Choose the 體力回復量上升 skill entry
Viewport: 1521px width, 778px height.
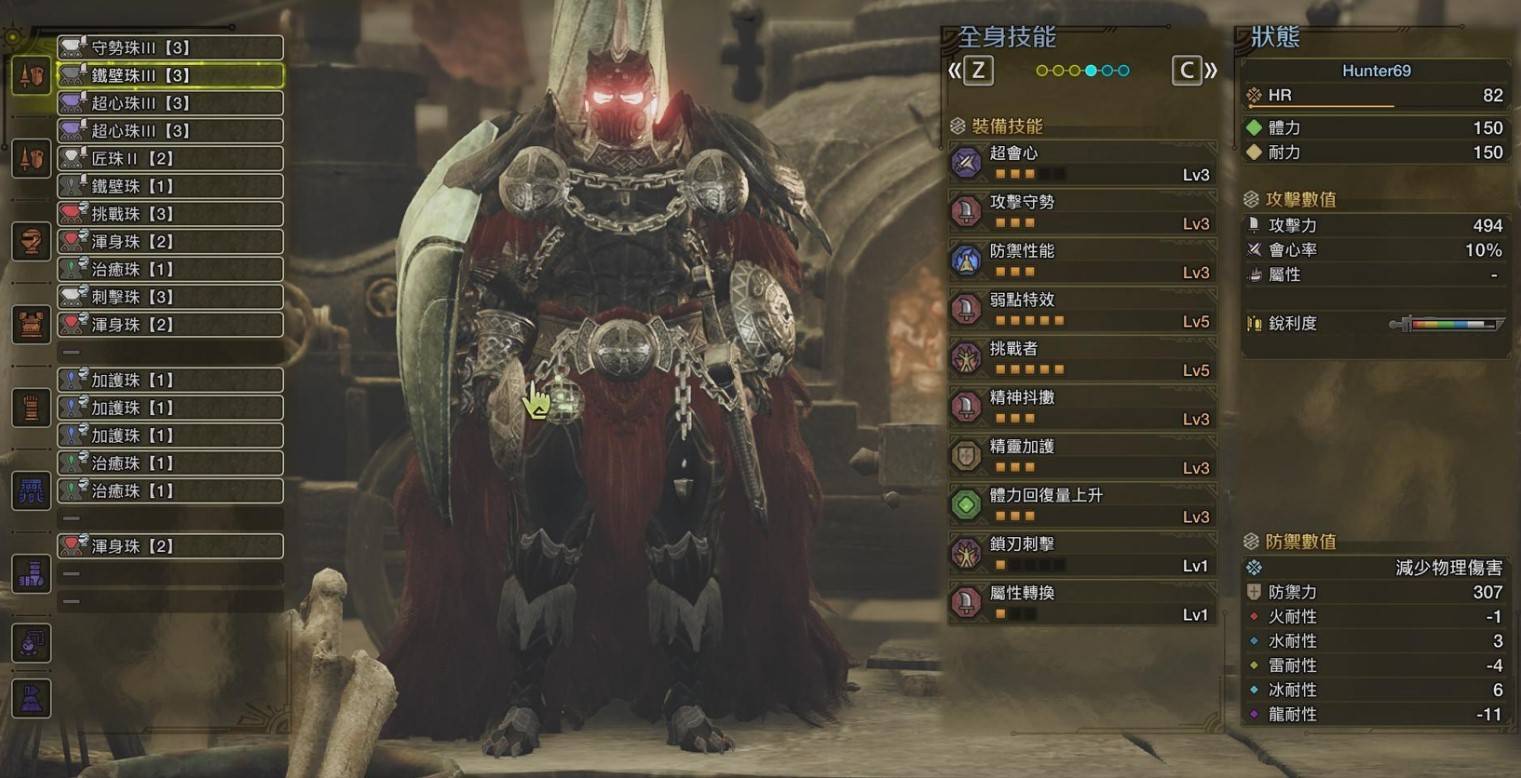tap(1082, 505)
